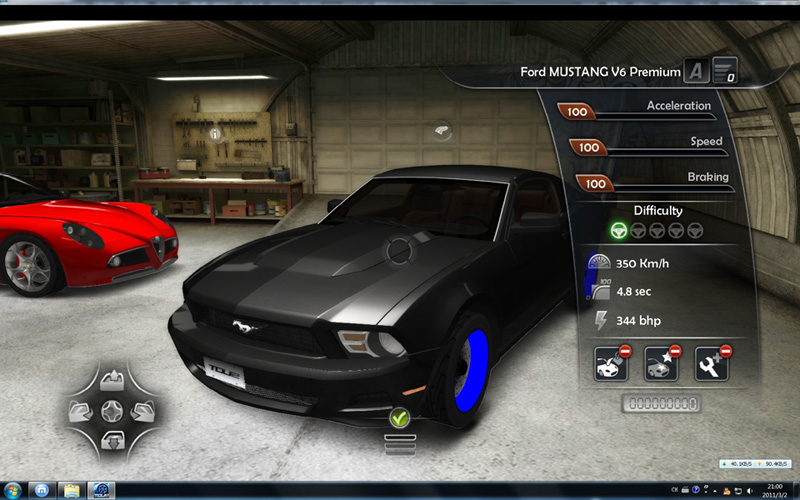Click the up arrow on the camera pad
The width and height of the screenshot is (800, 500).
[112, 381]
